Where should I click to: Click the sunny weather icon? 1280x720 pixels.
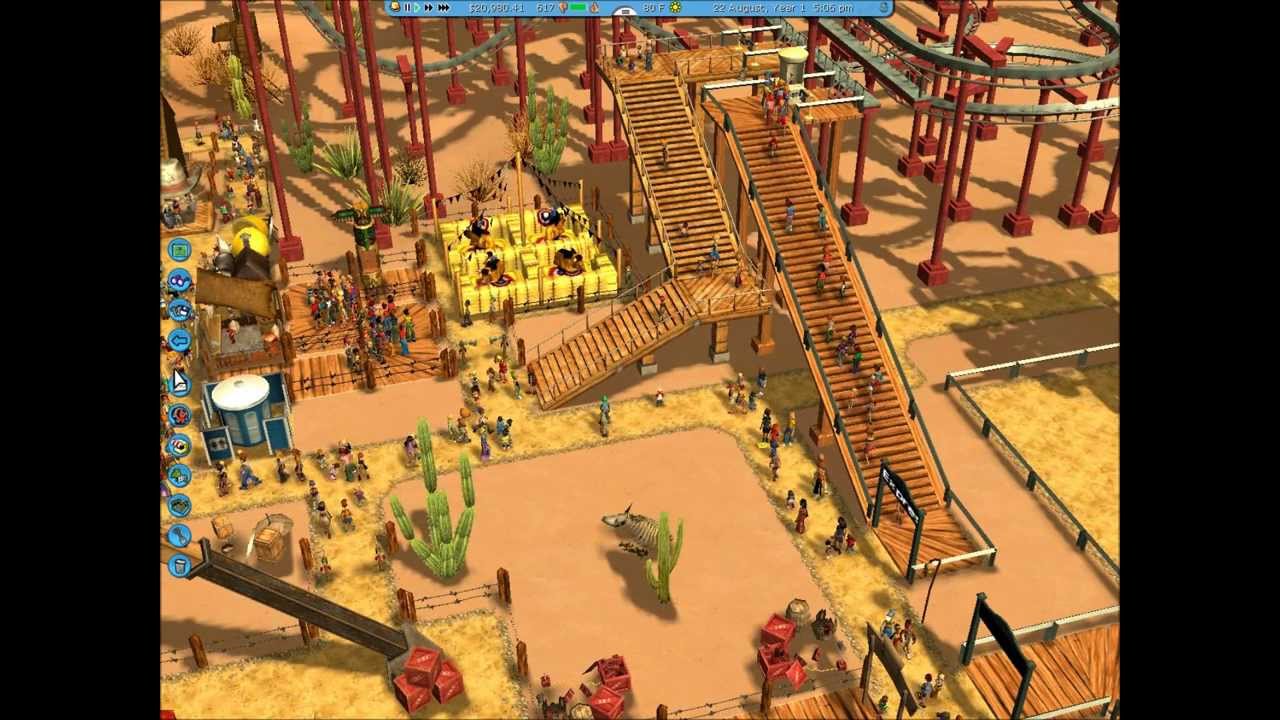tap(673, 8)
